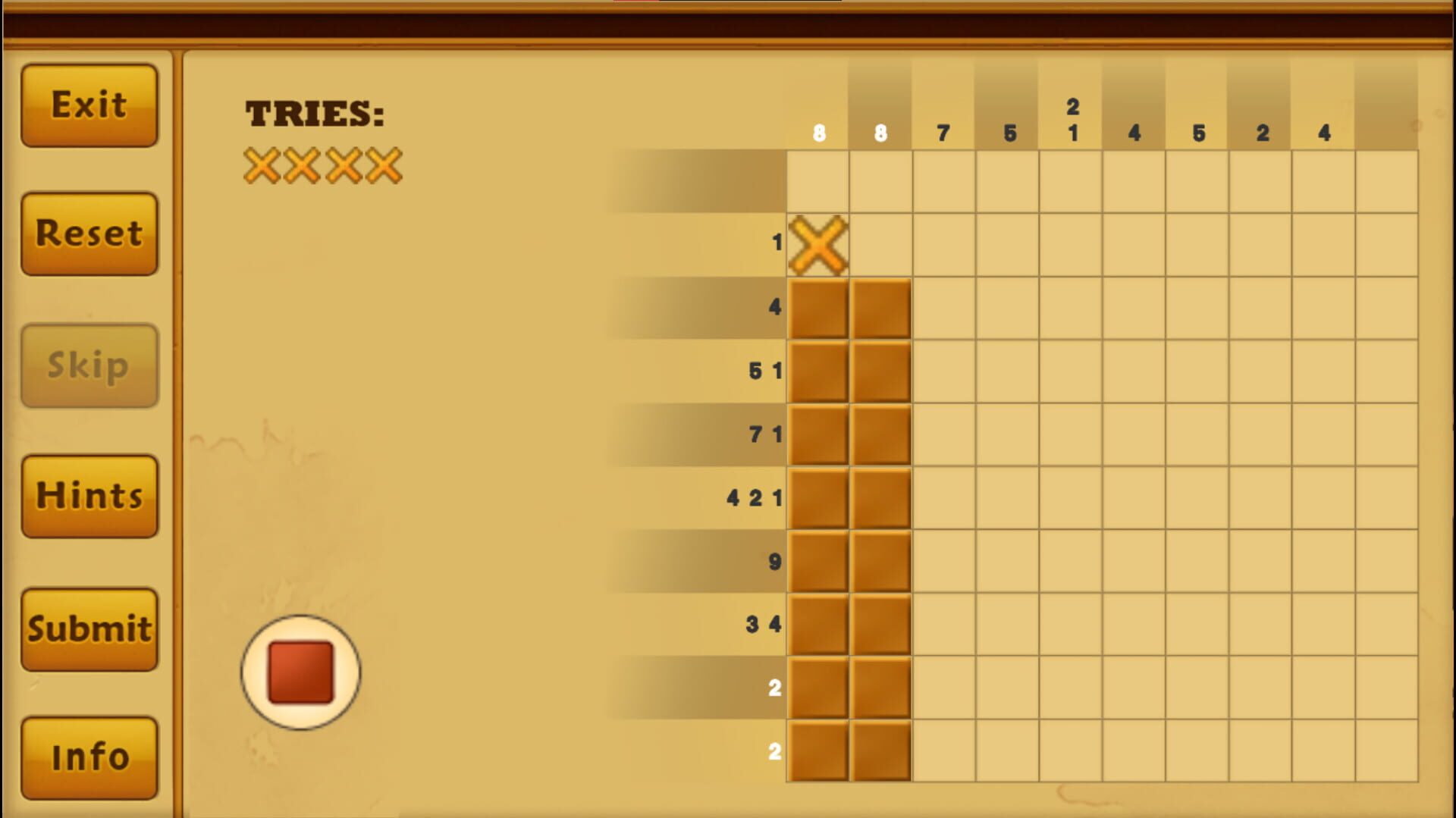The image size is (1456, 818).
Task: Click the column clue number 7
Action: 943,133
